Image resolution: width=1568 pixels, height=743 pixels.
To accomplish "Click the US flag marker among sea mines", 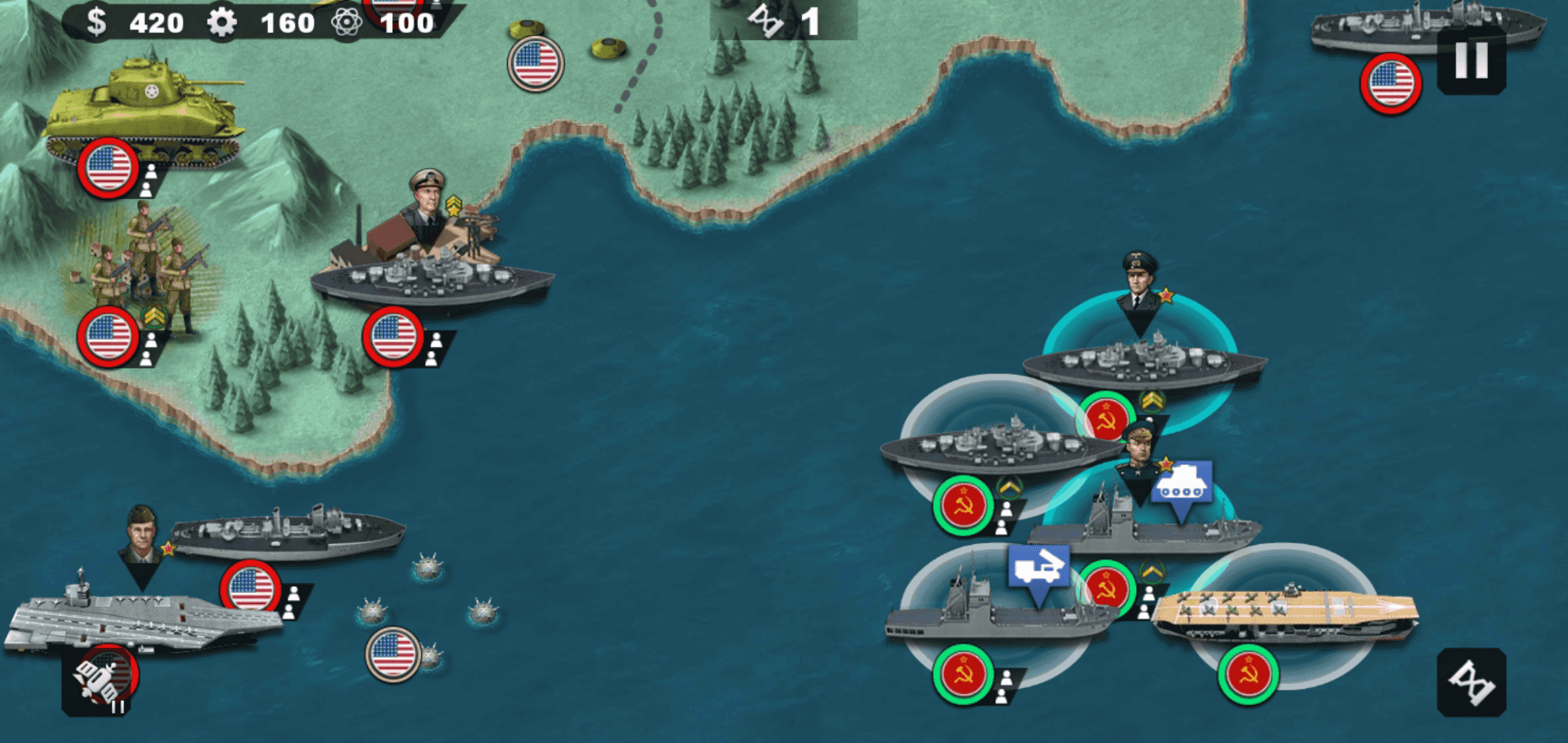I will (393, 654).
